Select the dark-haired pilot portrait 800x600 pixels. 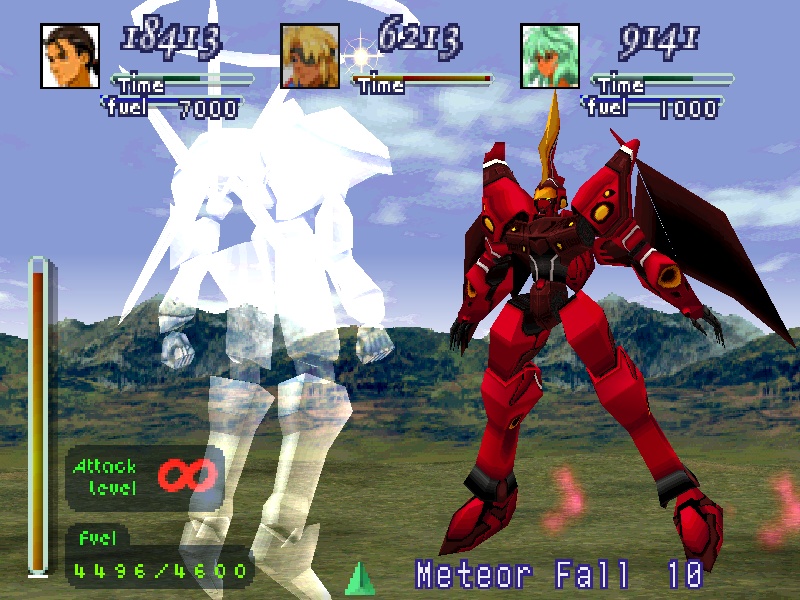pyautogui.click(x=72, y=56)
